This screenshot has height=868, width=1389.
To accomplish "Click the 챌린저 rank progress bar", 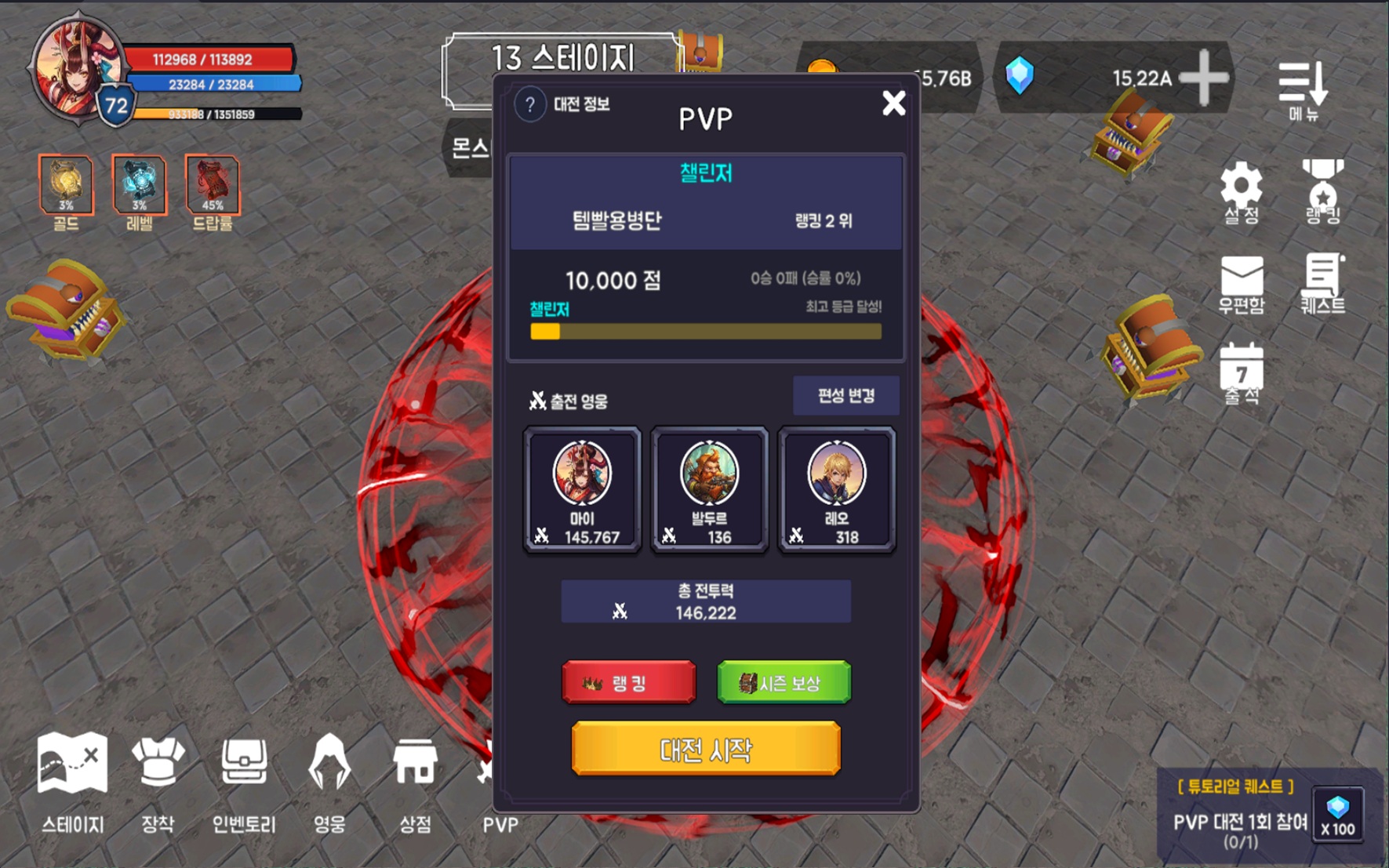I will (x=706, y=332).
